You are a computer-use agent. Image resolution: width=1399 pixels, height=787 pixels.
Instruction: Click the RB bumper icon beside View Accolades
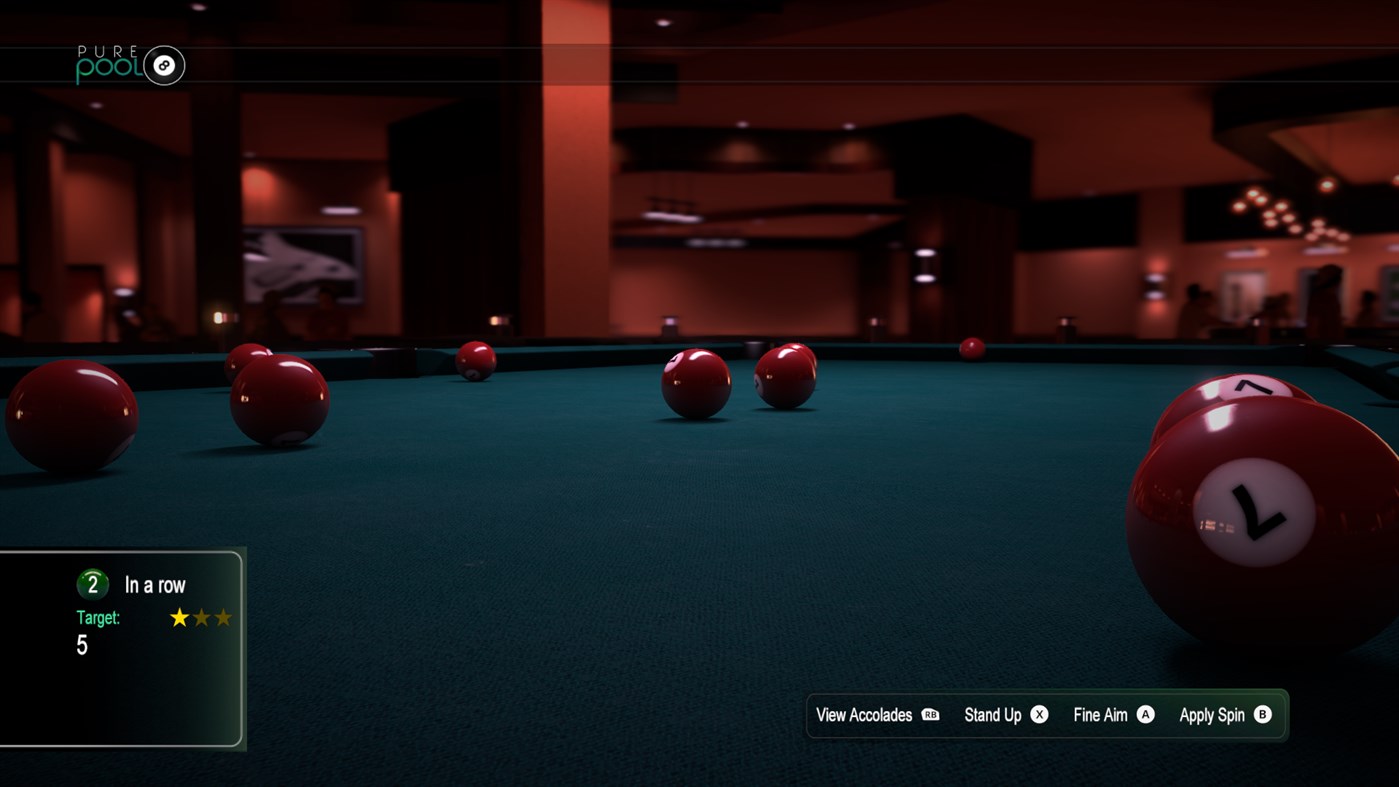932,715
